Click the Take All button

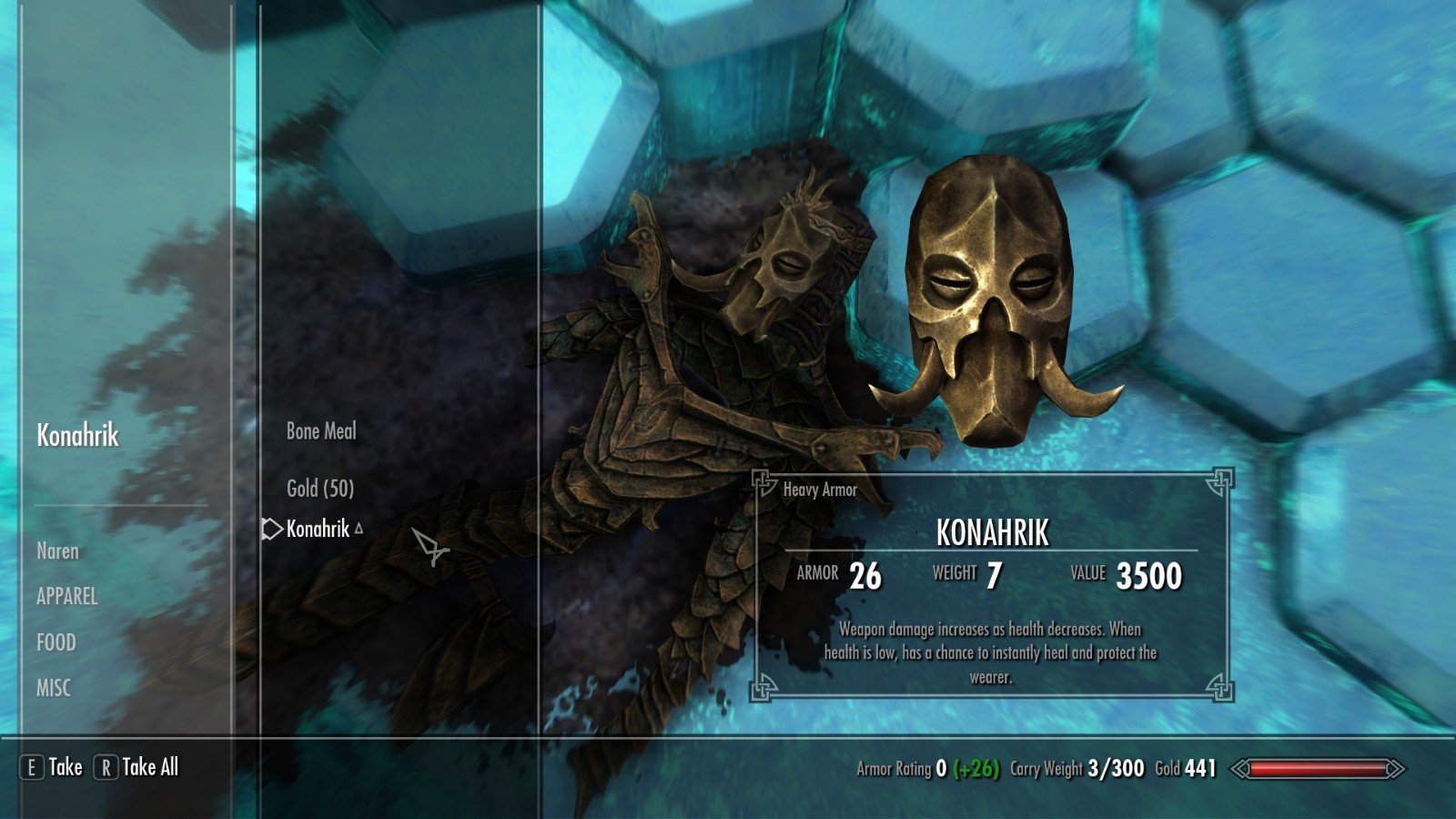tap(137, 767)
